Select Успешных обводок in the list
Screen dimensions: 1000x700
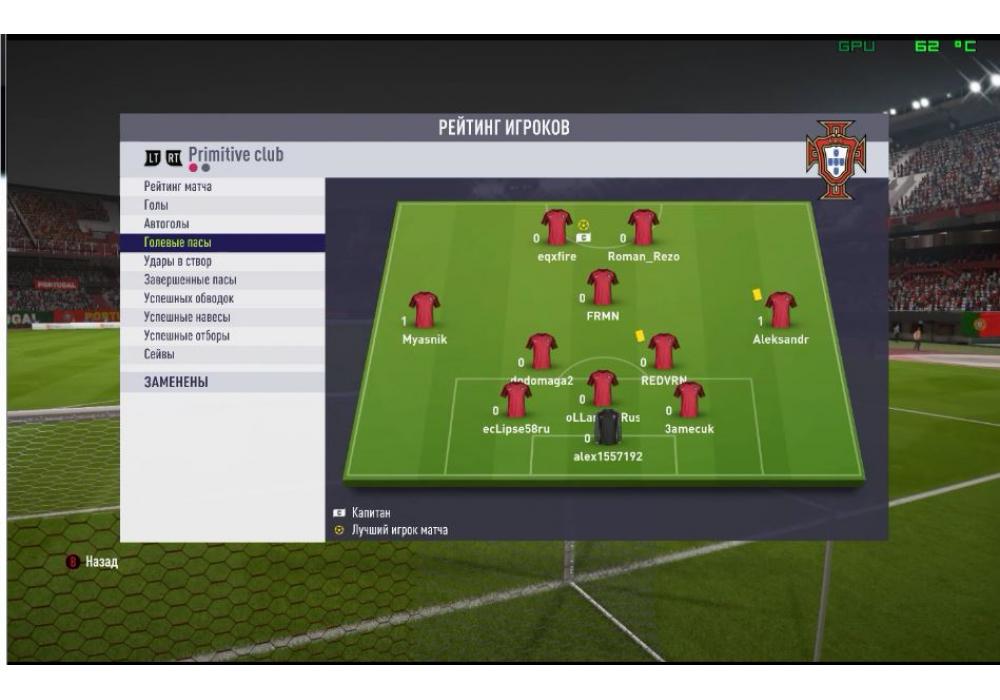(x=188, y=299)
